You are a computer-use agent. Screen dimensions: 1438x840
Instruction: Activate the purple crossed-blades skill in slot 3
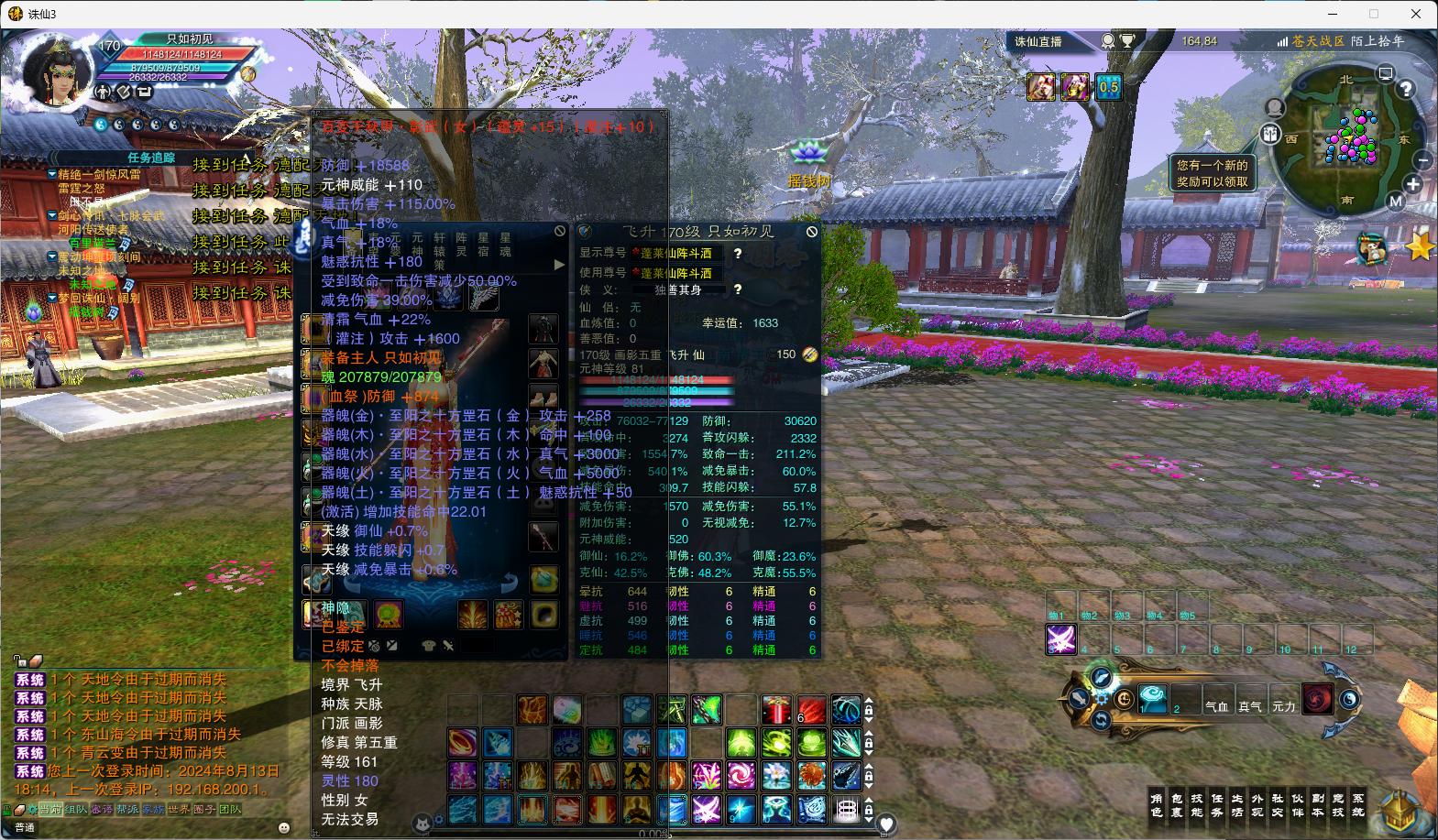[1061, 638]
